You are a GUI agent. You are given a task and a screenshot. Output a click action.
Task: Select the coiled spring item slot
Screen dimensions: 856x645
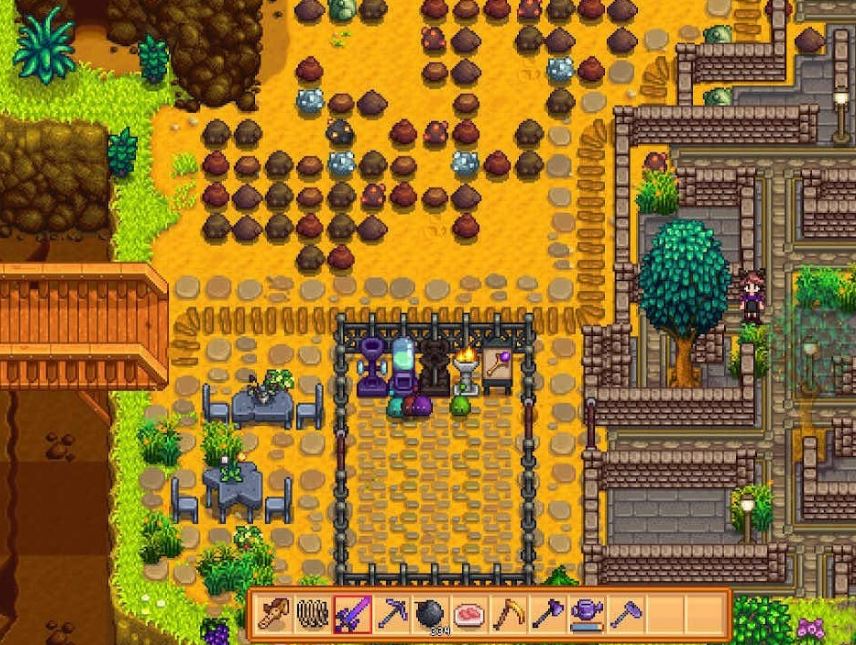click(x=313, y=613)
